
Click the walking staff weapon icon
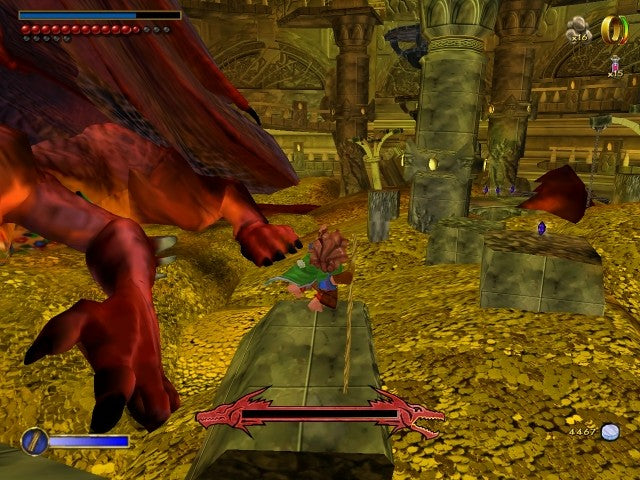[x=34, y=440]
